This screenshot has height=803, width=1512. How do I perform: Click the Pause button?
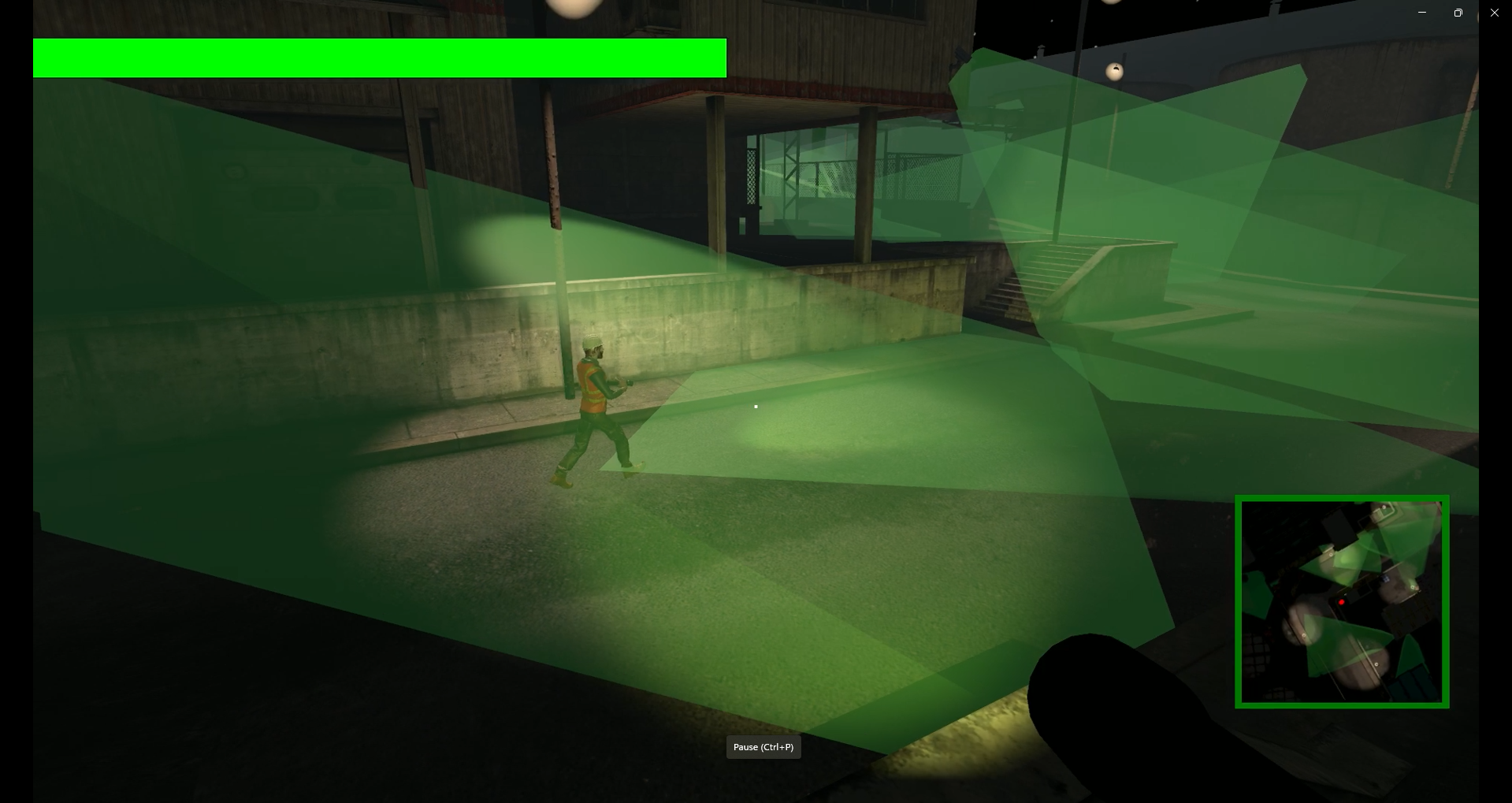pyautogui.click(x=762, y=746)
